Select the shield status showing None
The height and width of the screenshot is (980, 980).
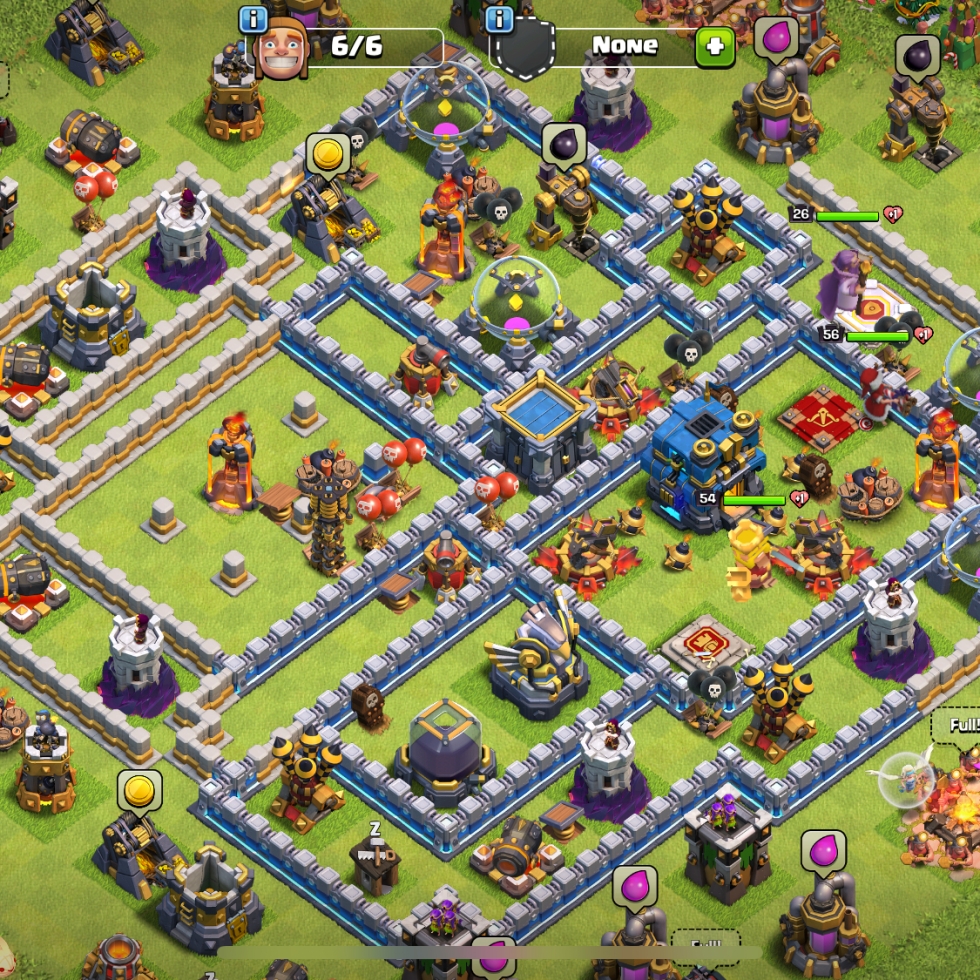tap(624, 46)
